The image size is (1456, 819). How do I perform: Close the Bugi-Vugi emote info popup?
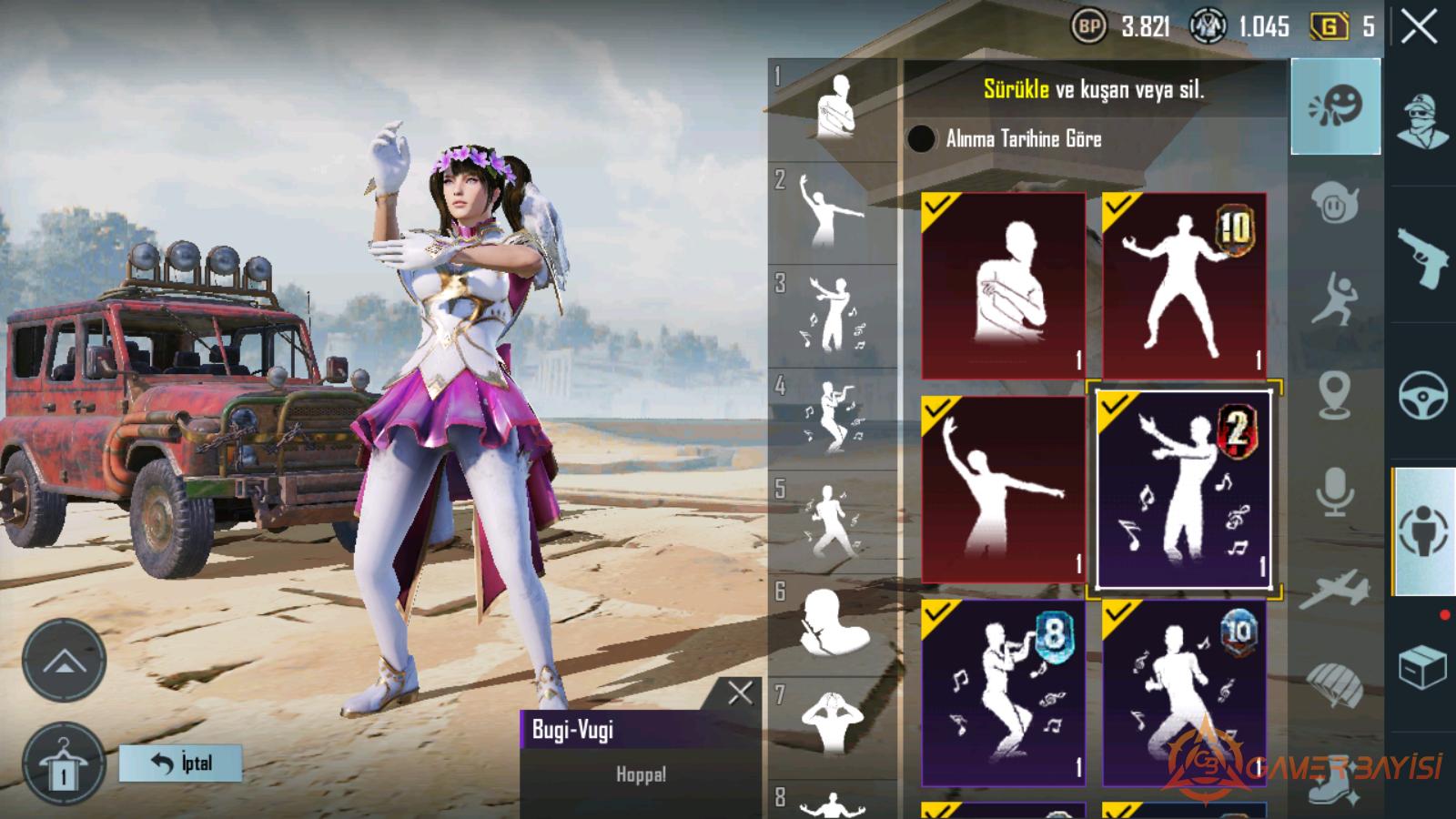[740, 693]
